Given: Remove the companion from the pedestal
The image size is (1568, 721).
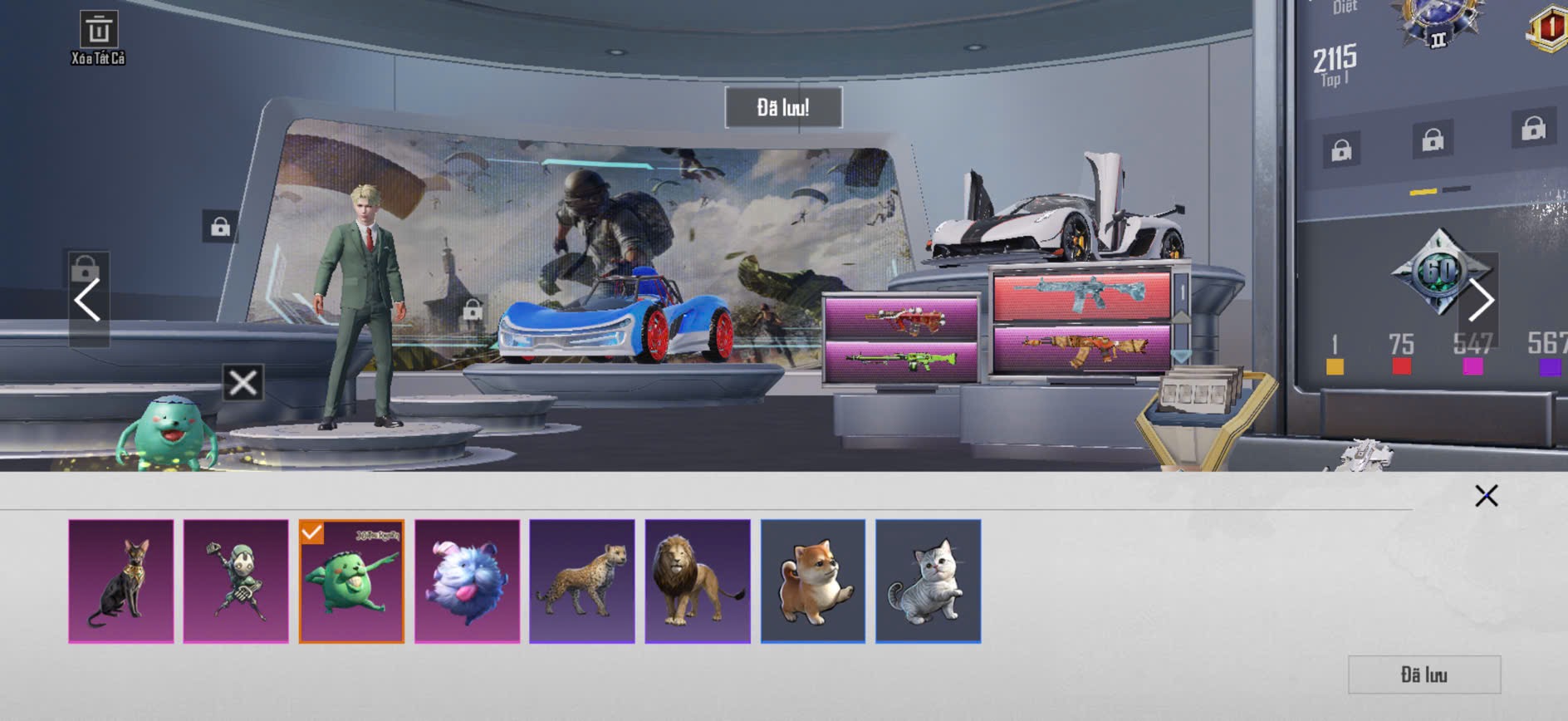Looking at the screenshot, I should 243,383.
